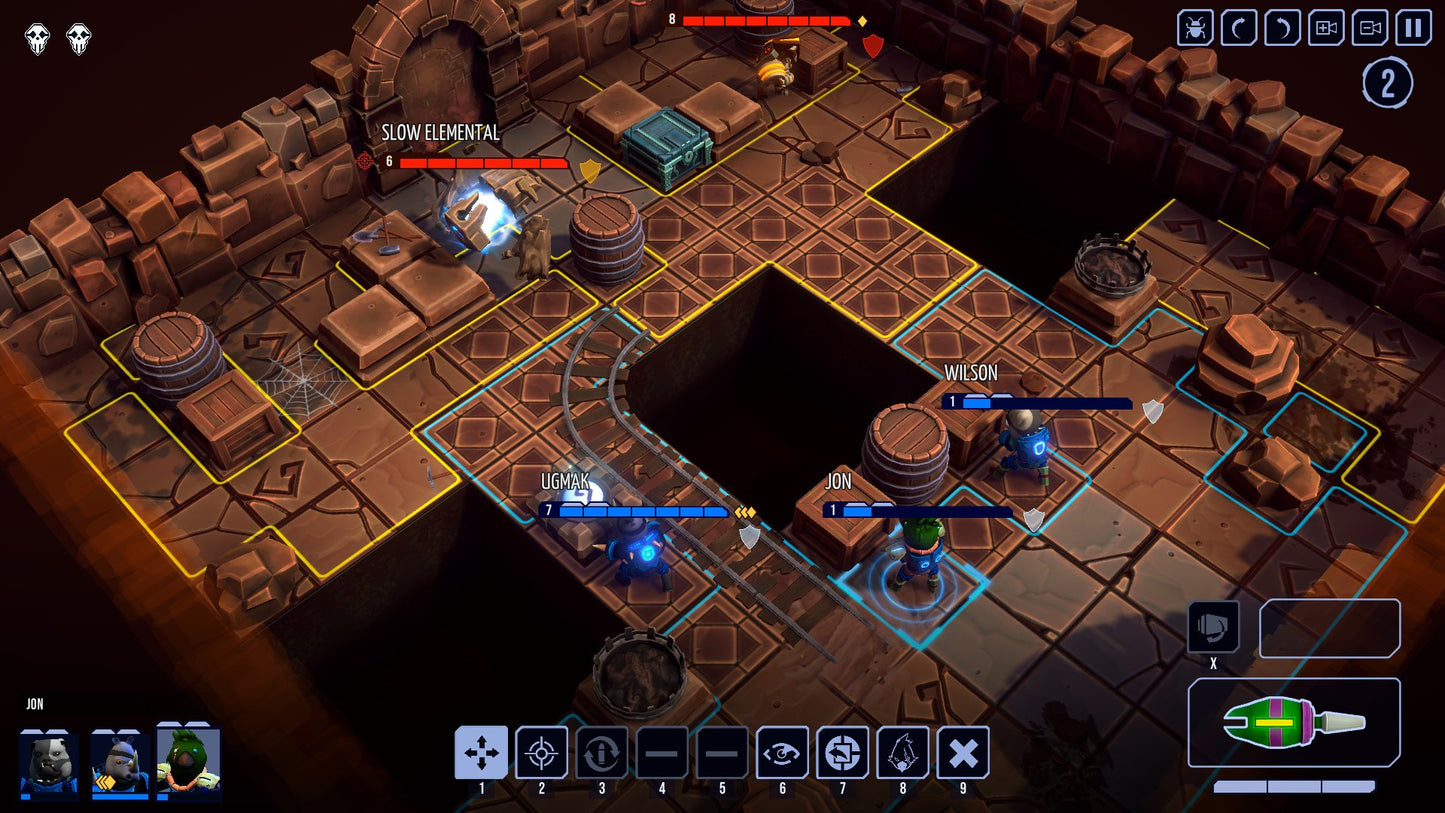The image size is (1445, 813).
Task: Zoom the camera out
Action: coord(1368,29)
